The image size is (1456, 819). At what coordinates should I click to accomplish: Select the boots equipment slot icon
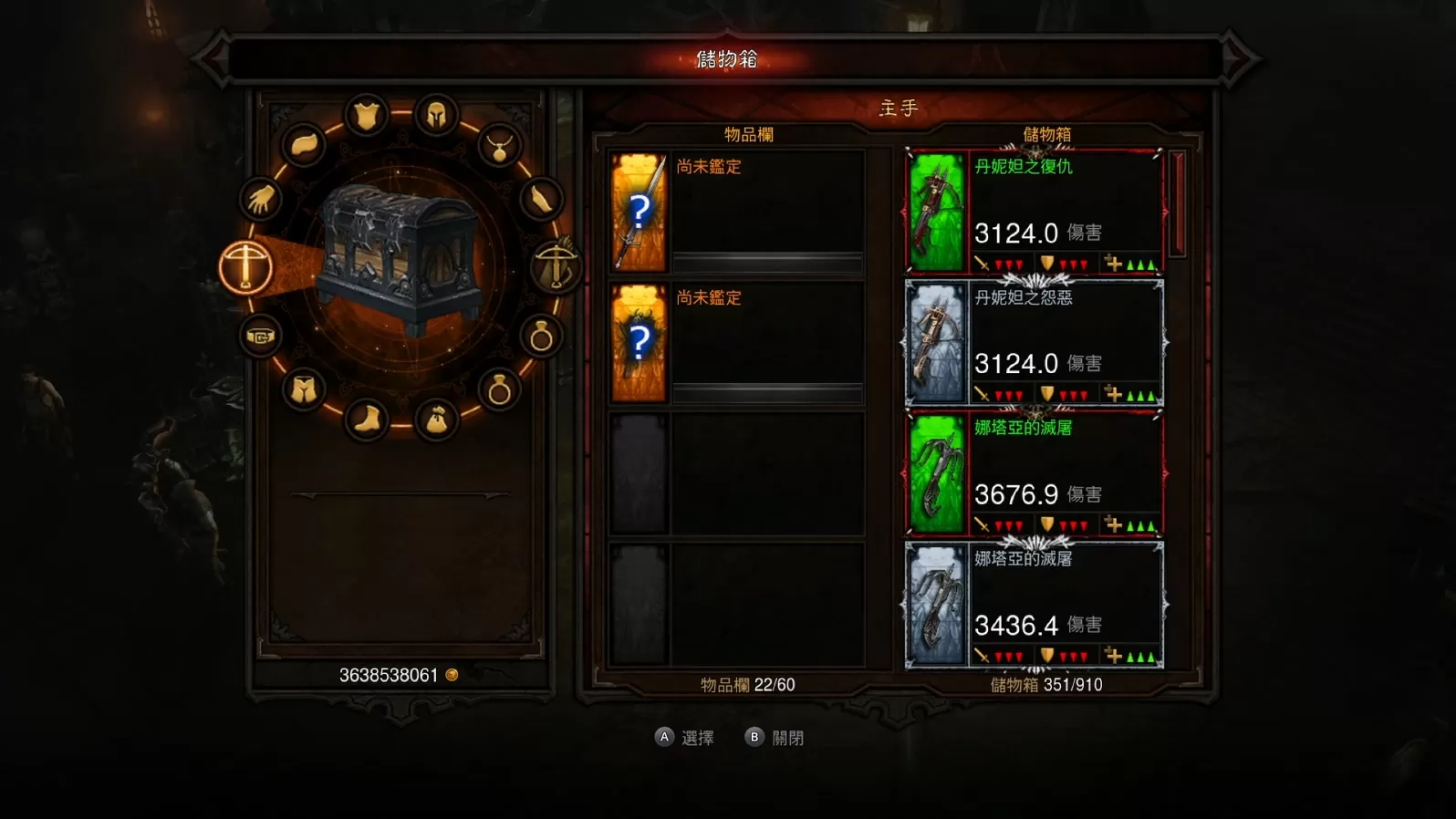[x=369, y=419]
